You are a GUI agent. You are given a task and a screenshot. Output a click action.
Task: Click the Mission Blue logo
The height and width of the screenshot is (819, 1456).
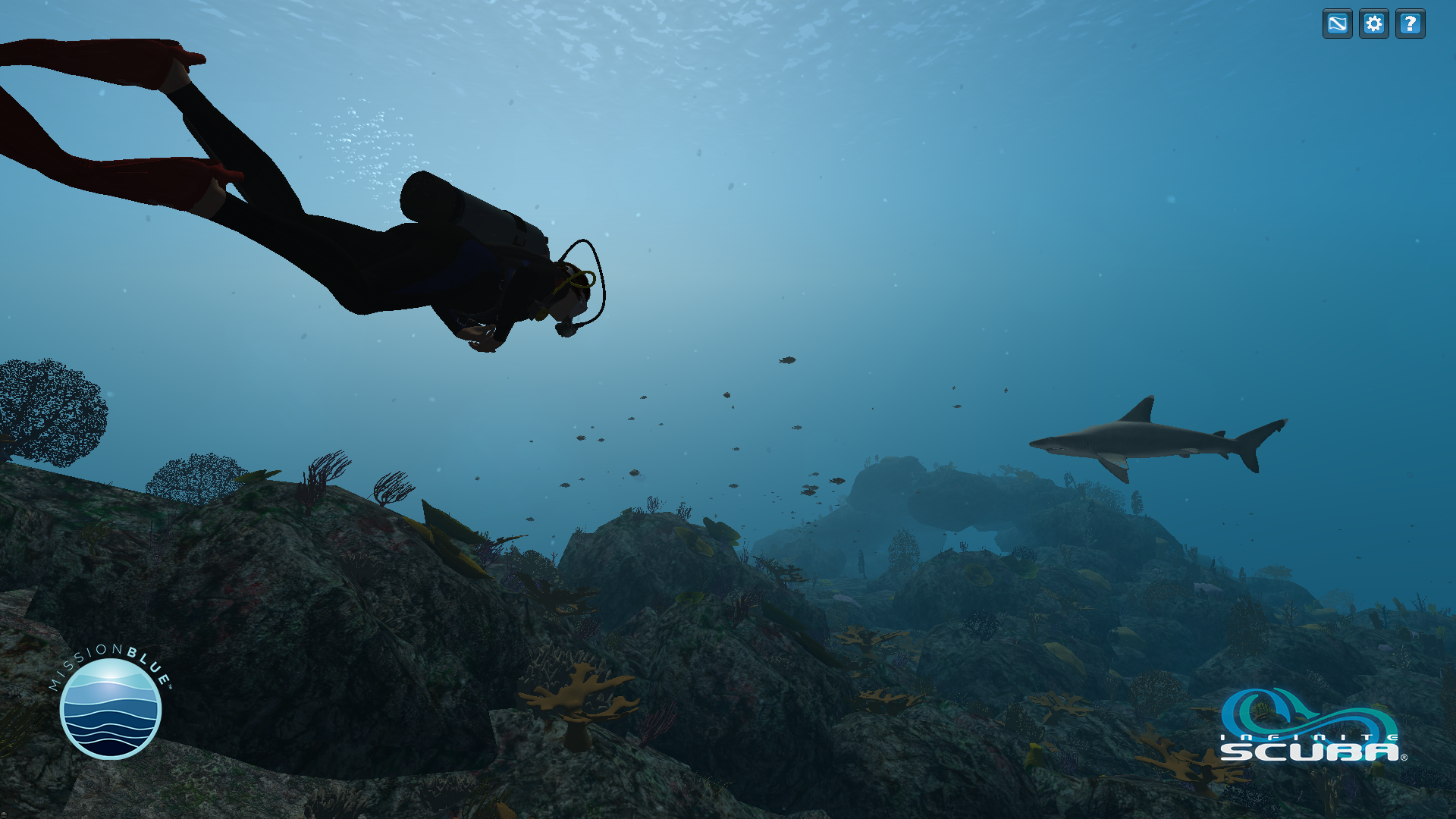(111, 706)
